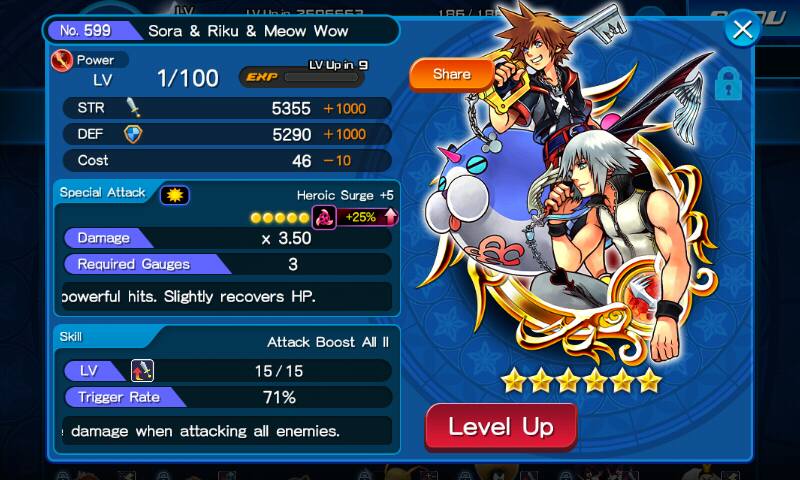Share this medal with the orange button
The image size is (800, 480).
(x=451, y=74)
